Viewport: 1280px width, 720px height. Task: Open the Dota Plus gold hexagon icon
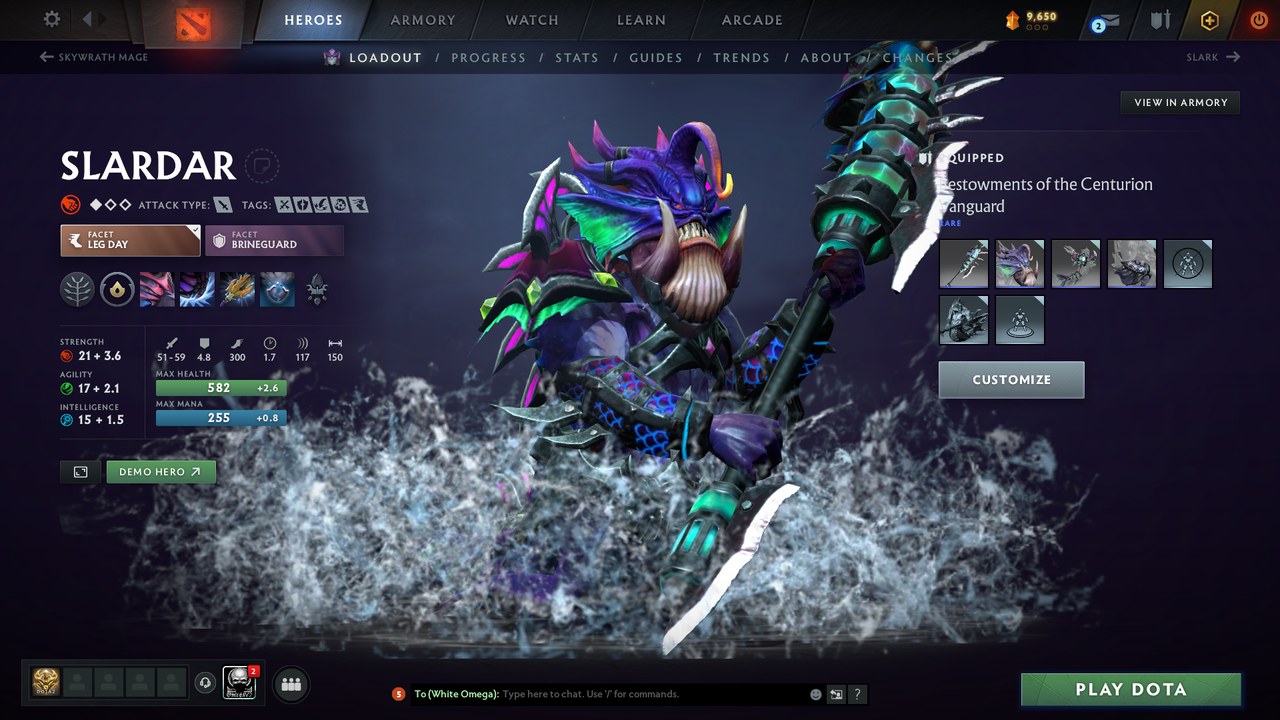coord(1209,20)
